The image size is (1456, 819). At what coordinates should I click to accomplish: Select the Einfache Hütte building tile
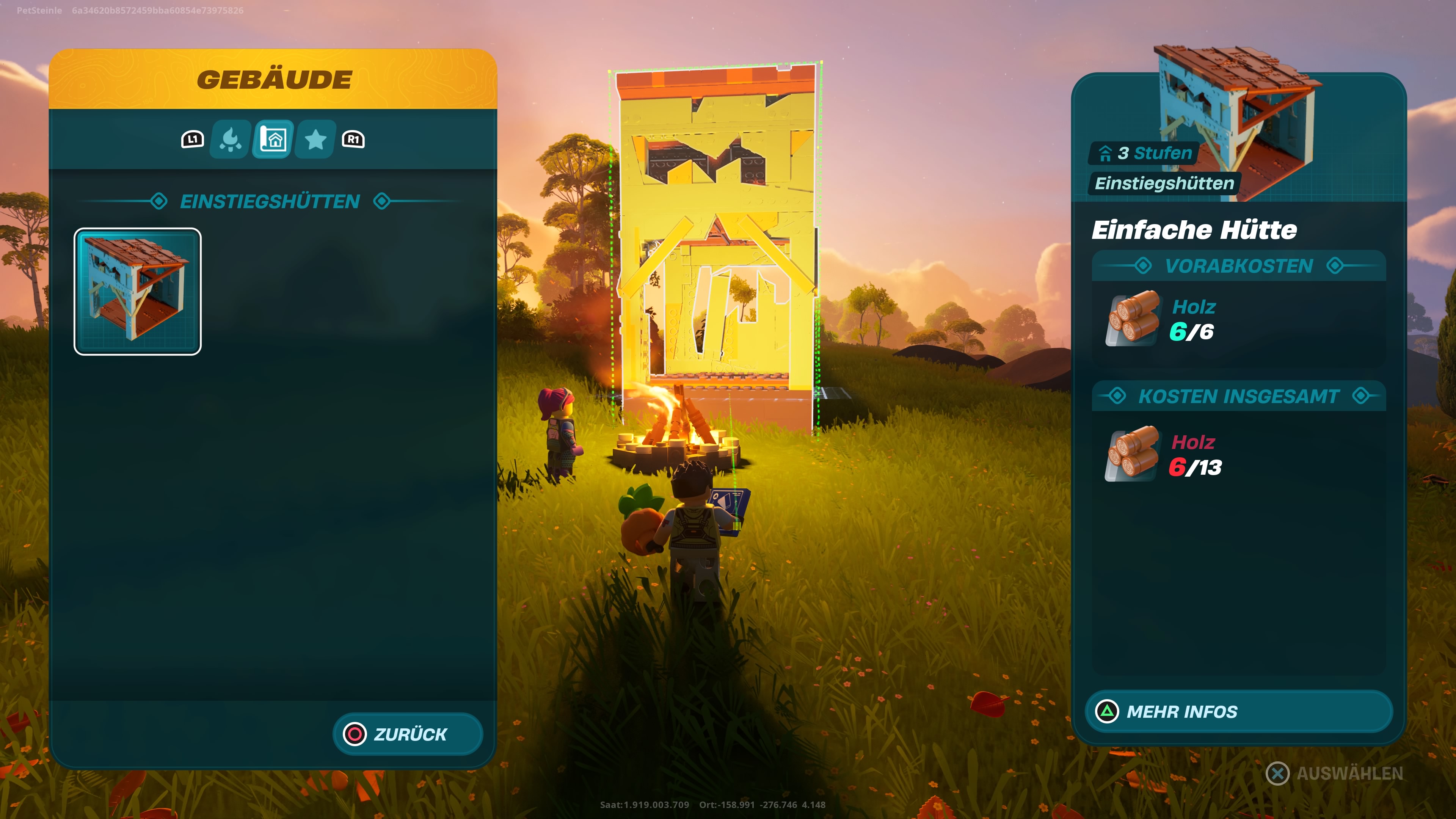tap(137, 292)
